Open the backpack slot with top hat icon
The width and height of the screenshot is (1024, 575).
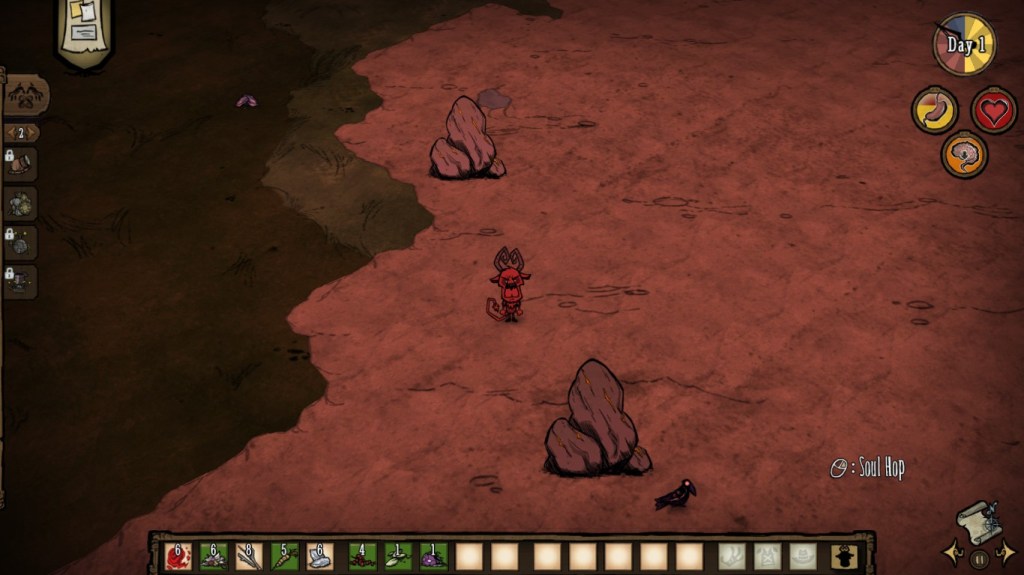tap(843, 556)
